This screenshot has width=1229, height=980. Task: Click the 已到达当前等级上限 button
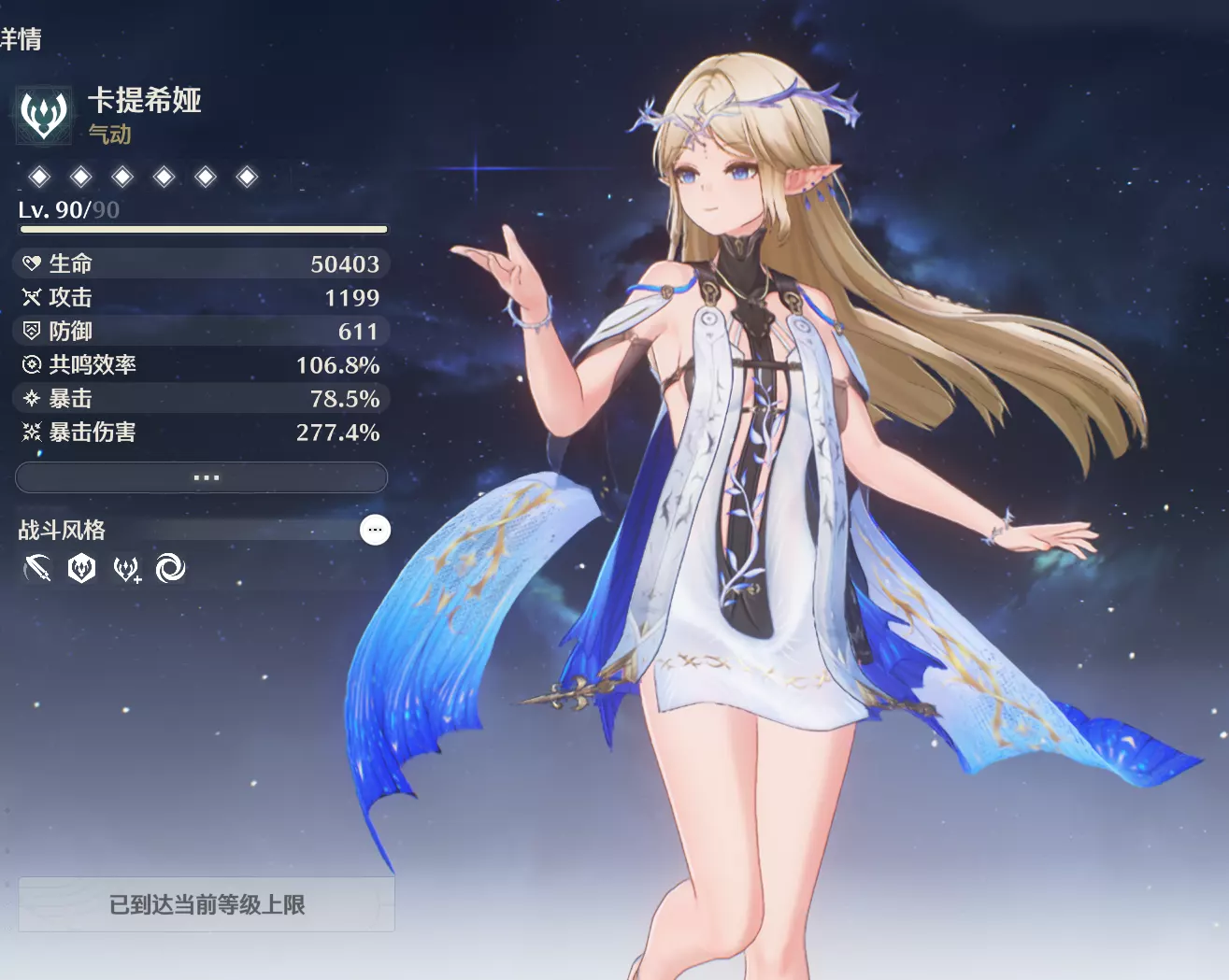pyautogui.click(x=207, y=904)
